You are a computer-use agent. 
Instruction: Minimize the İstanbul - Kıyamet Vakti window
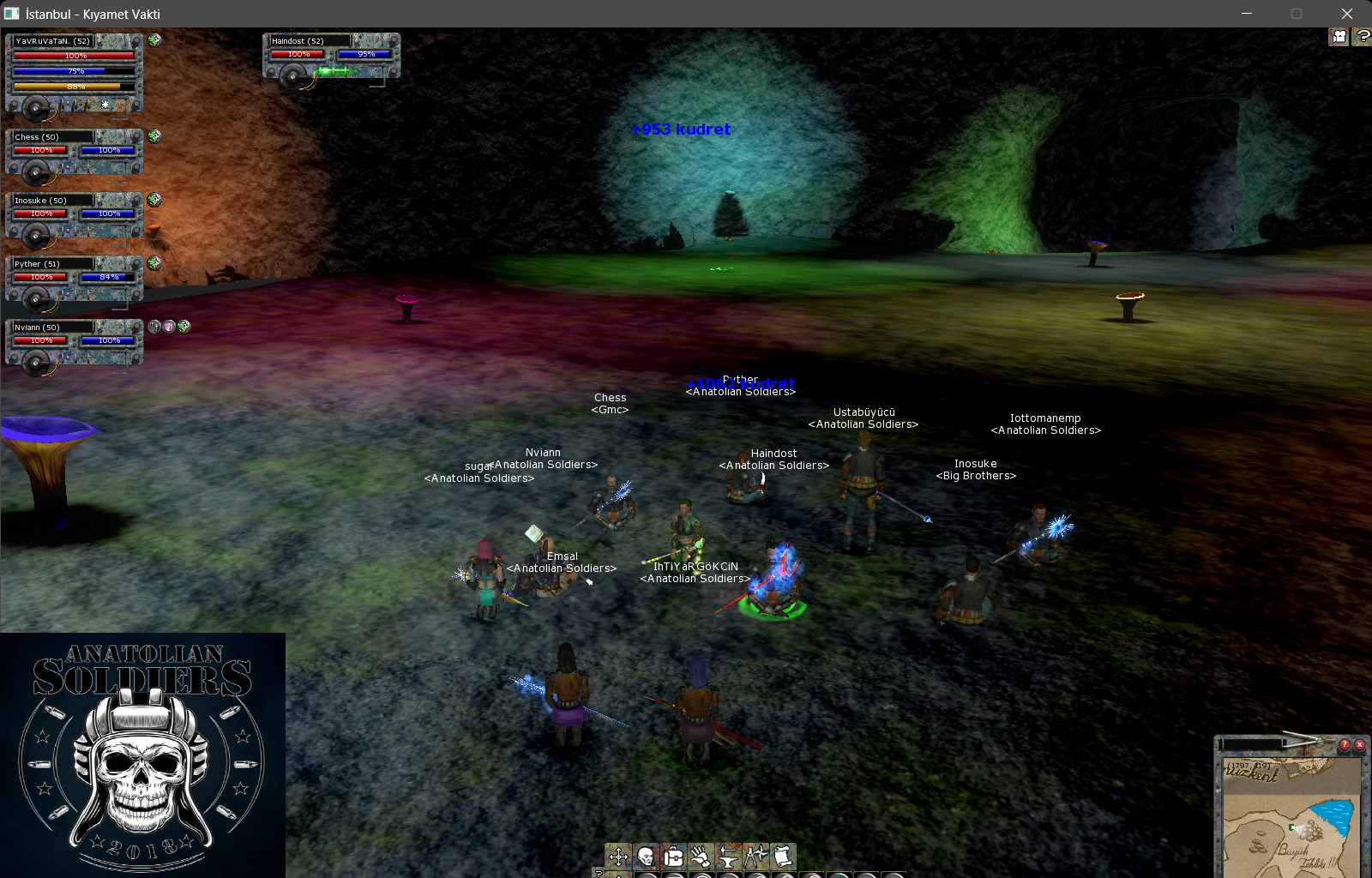pos(1247,14)
